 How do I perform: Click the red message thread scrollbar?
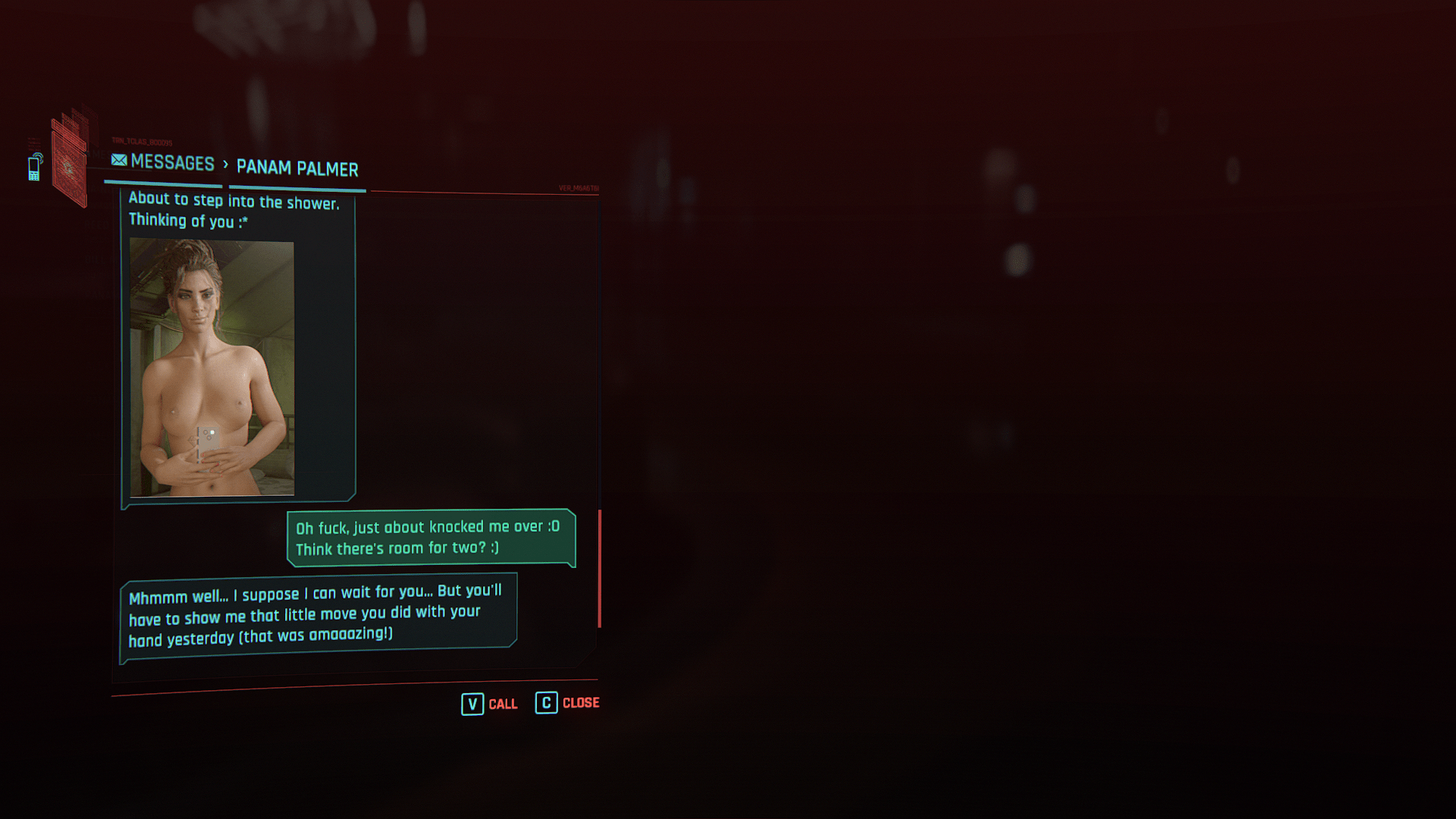(599, 568)
